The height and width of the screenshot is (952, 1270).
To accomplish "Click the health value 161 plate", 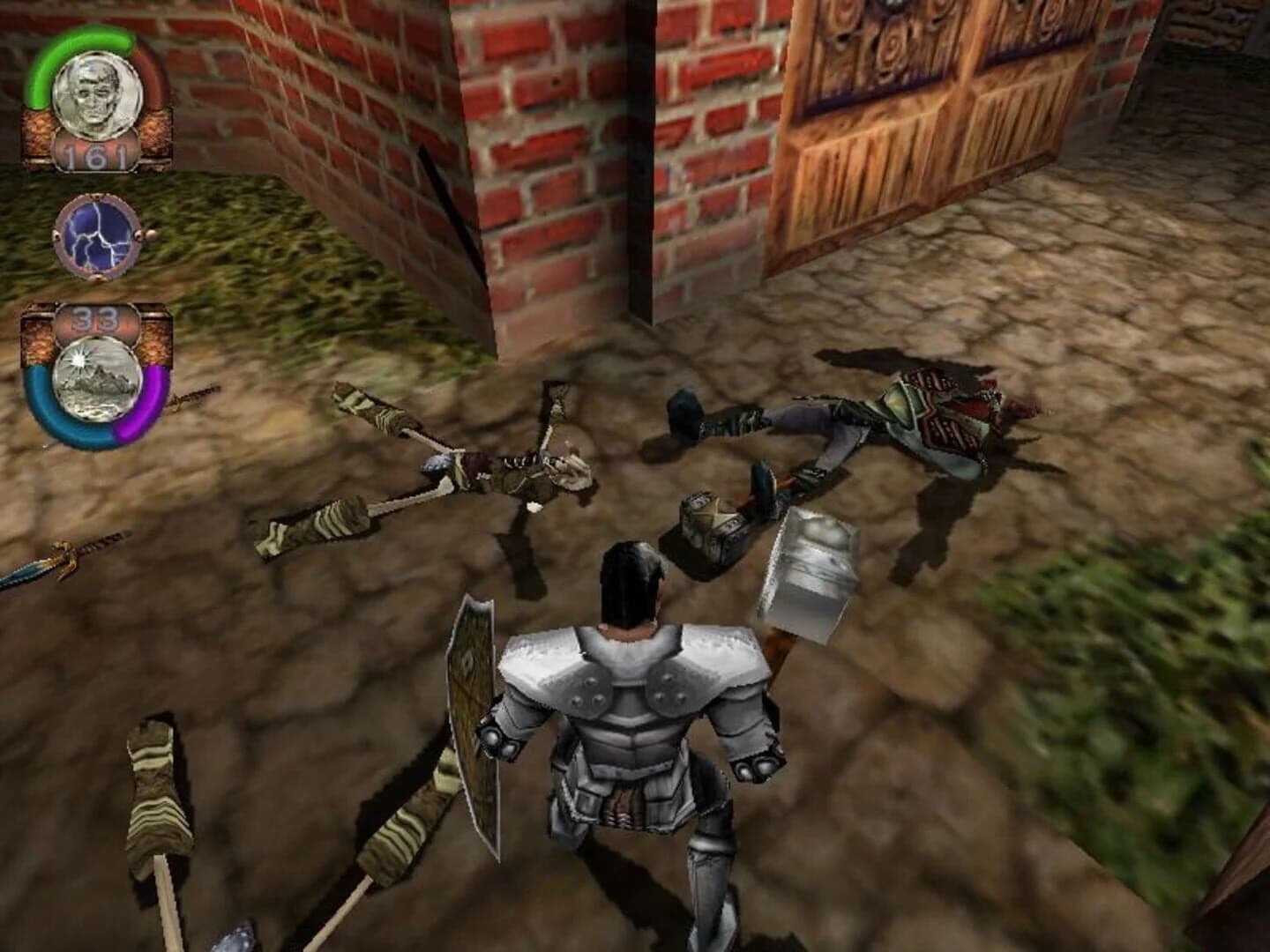I will click(95, 154).
